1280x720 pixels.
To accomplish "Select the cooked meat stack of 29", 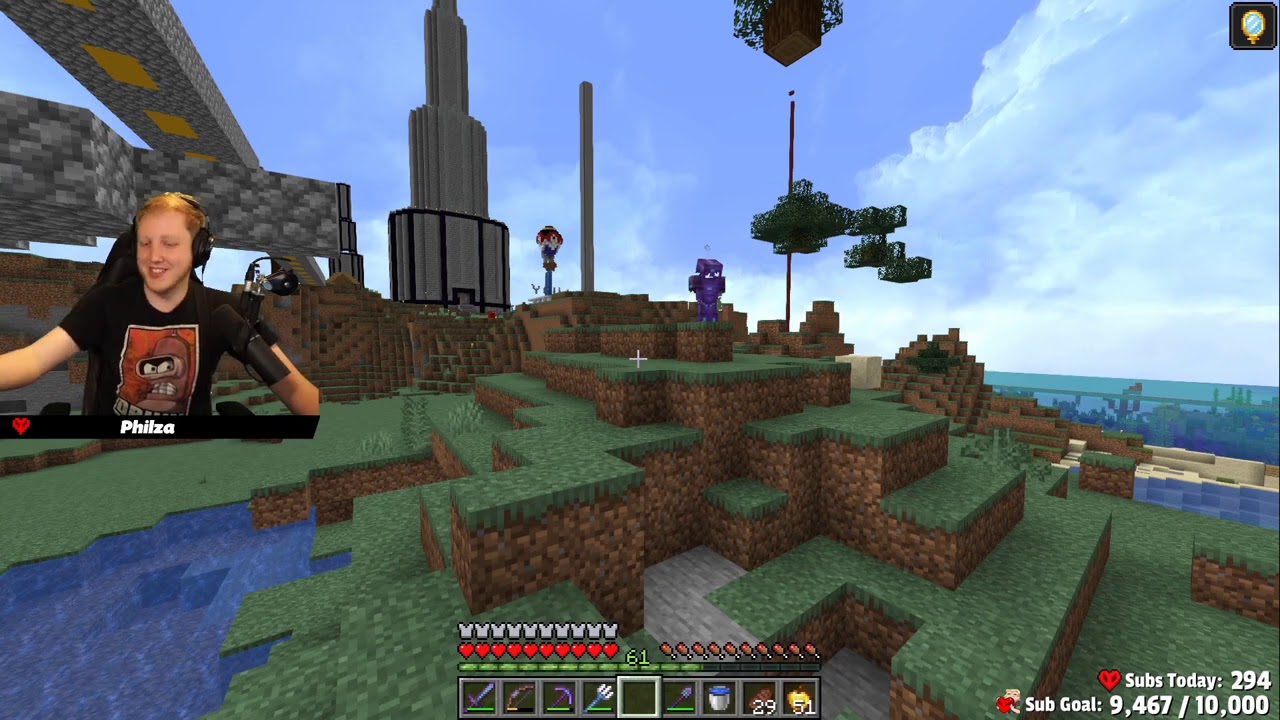I will 759,697.
